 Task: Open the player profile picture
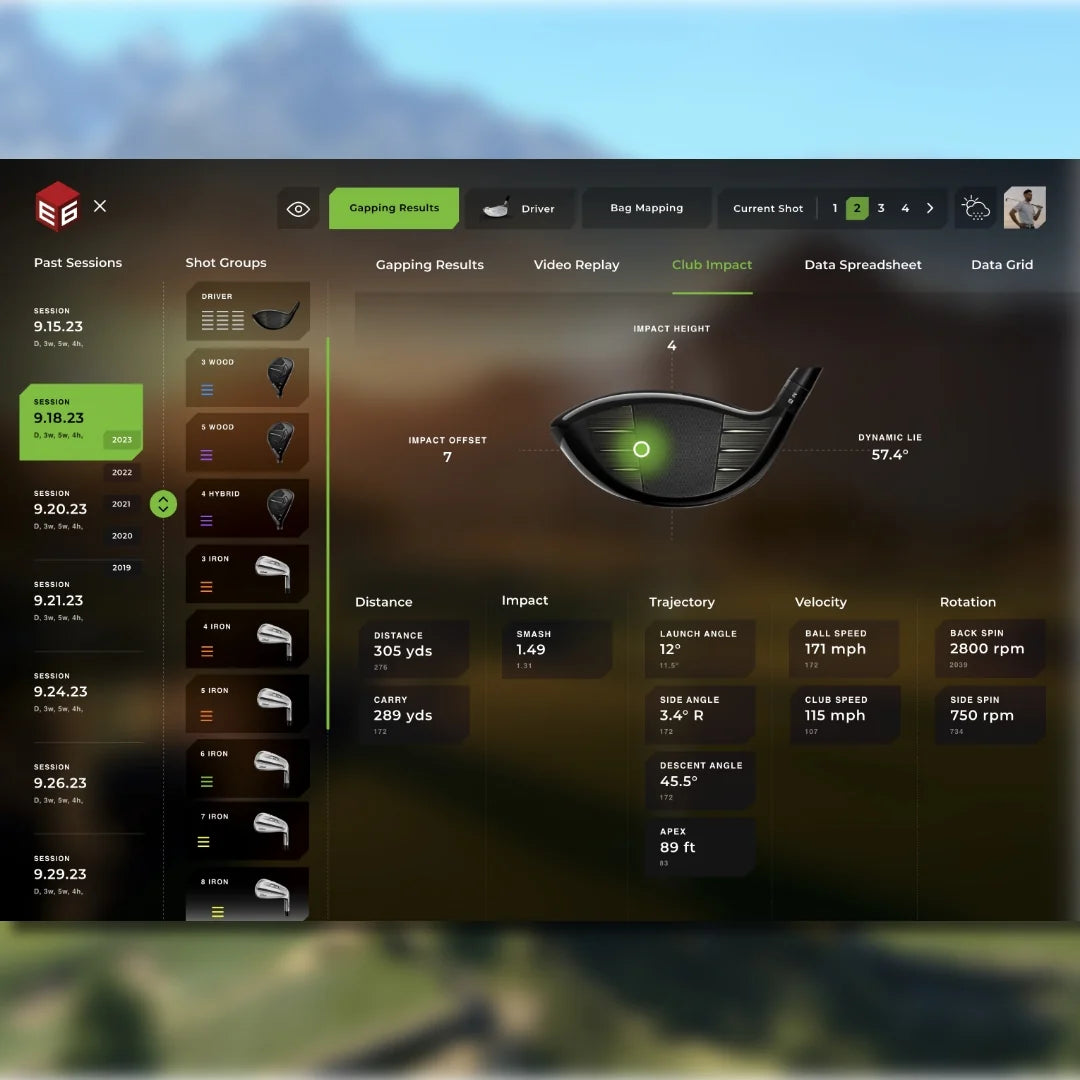(x=1024, y=207)
